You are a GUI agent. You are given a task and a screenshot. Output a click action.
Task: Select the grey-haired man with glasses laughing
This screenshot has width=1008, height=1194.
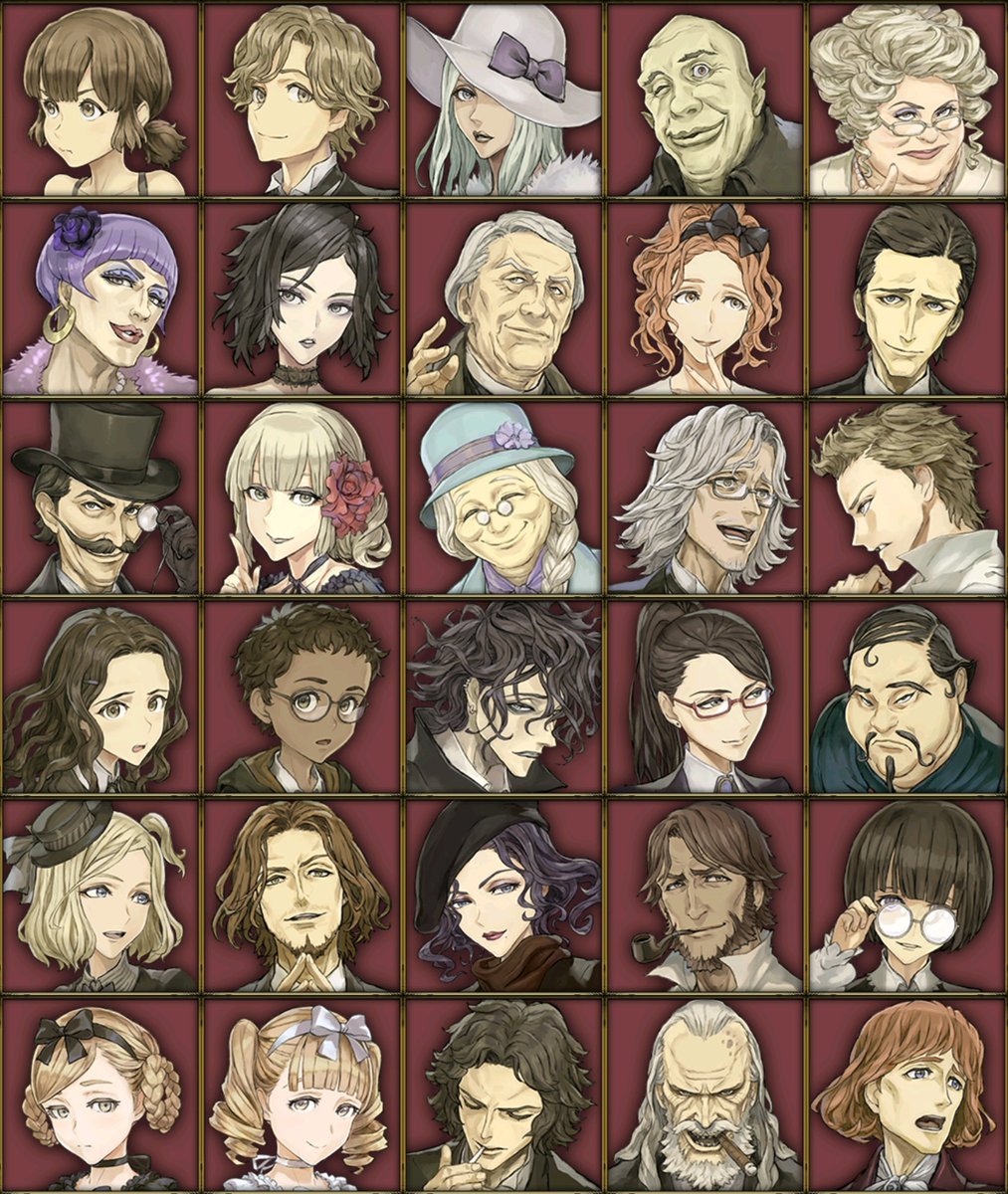pos(705,497)
